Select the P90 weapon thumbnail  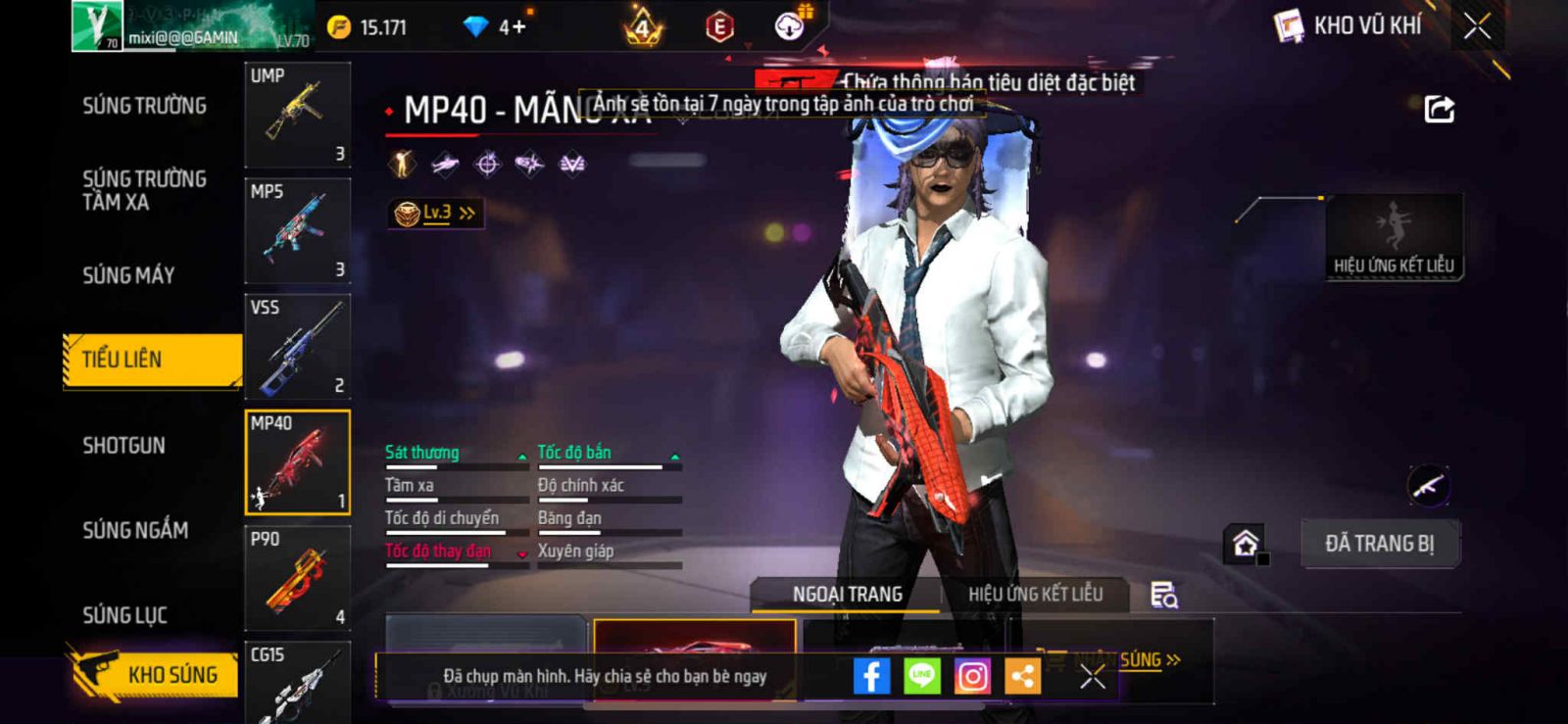pyautogui.click(x=297, y=578)
